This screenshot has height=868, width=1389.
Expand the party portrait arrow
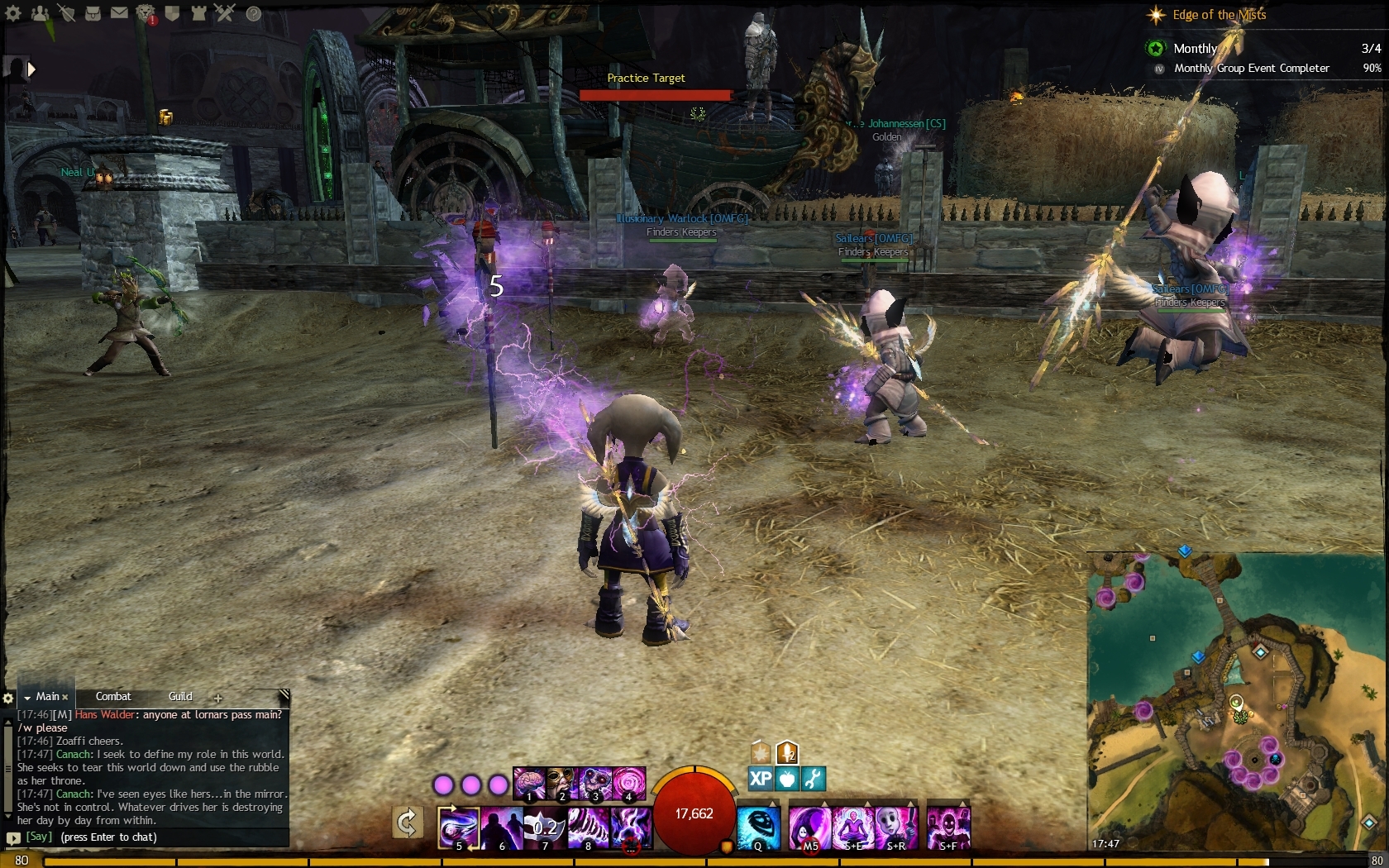pos(32,69)
